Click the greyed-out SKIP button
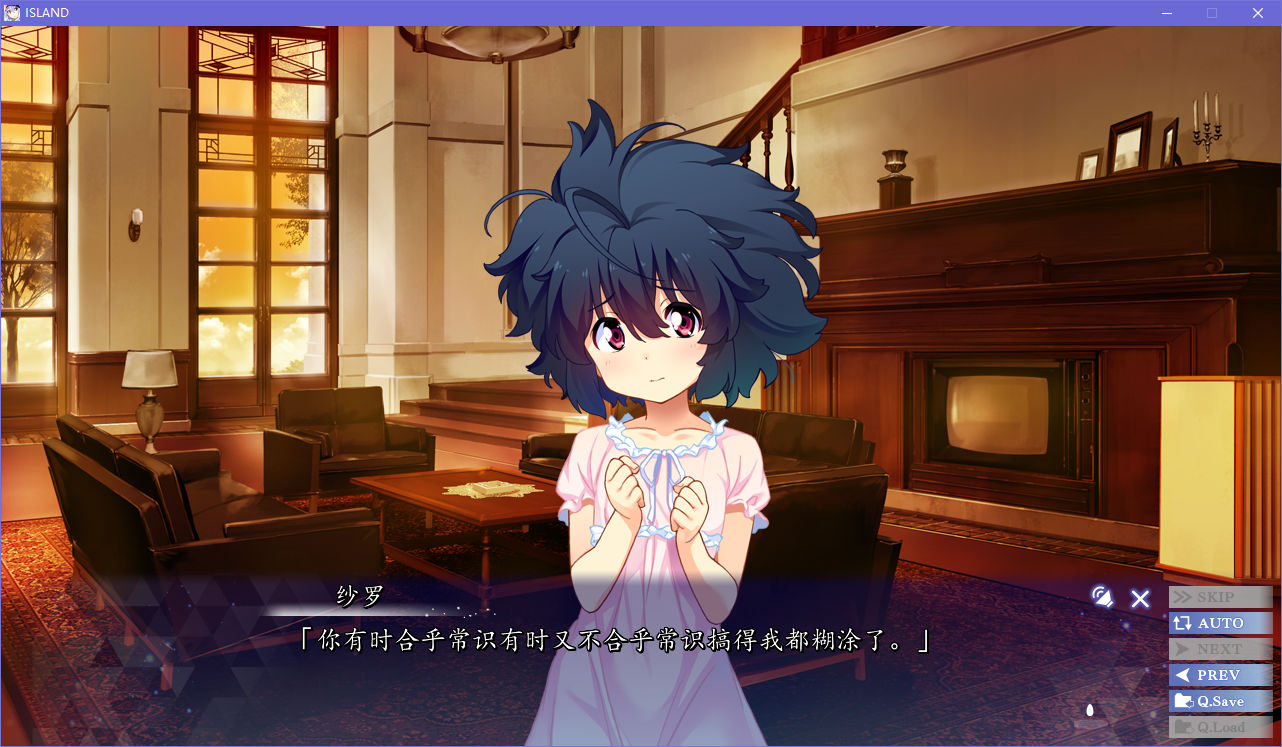This screenshot has width=1282, height=747. 1220,597
